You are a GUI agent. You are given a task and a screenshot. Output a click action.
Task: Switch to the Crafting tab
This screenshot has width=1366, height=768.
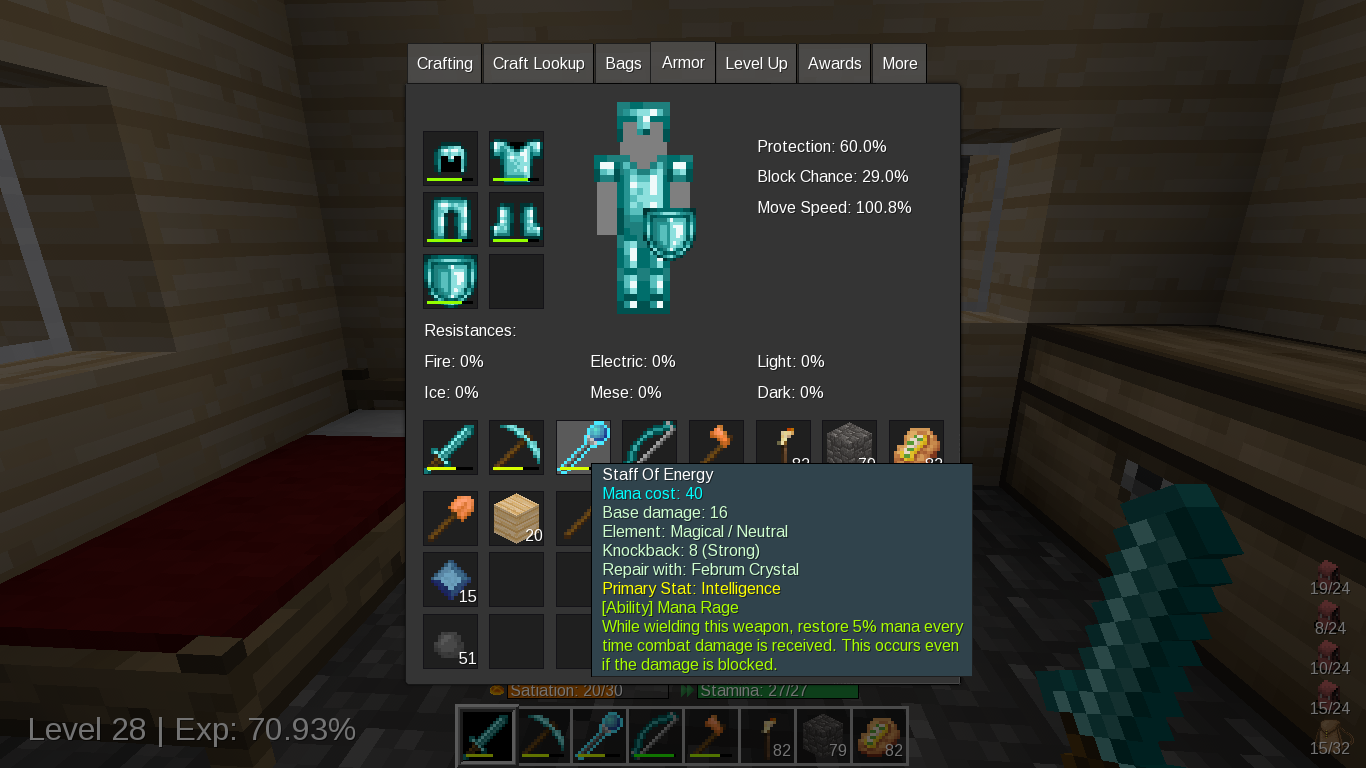point(444,63)
